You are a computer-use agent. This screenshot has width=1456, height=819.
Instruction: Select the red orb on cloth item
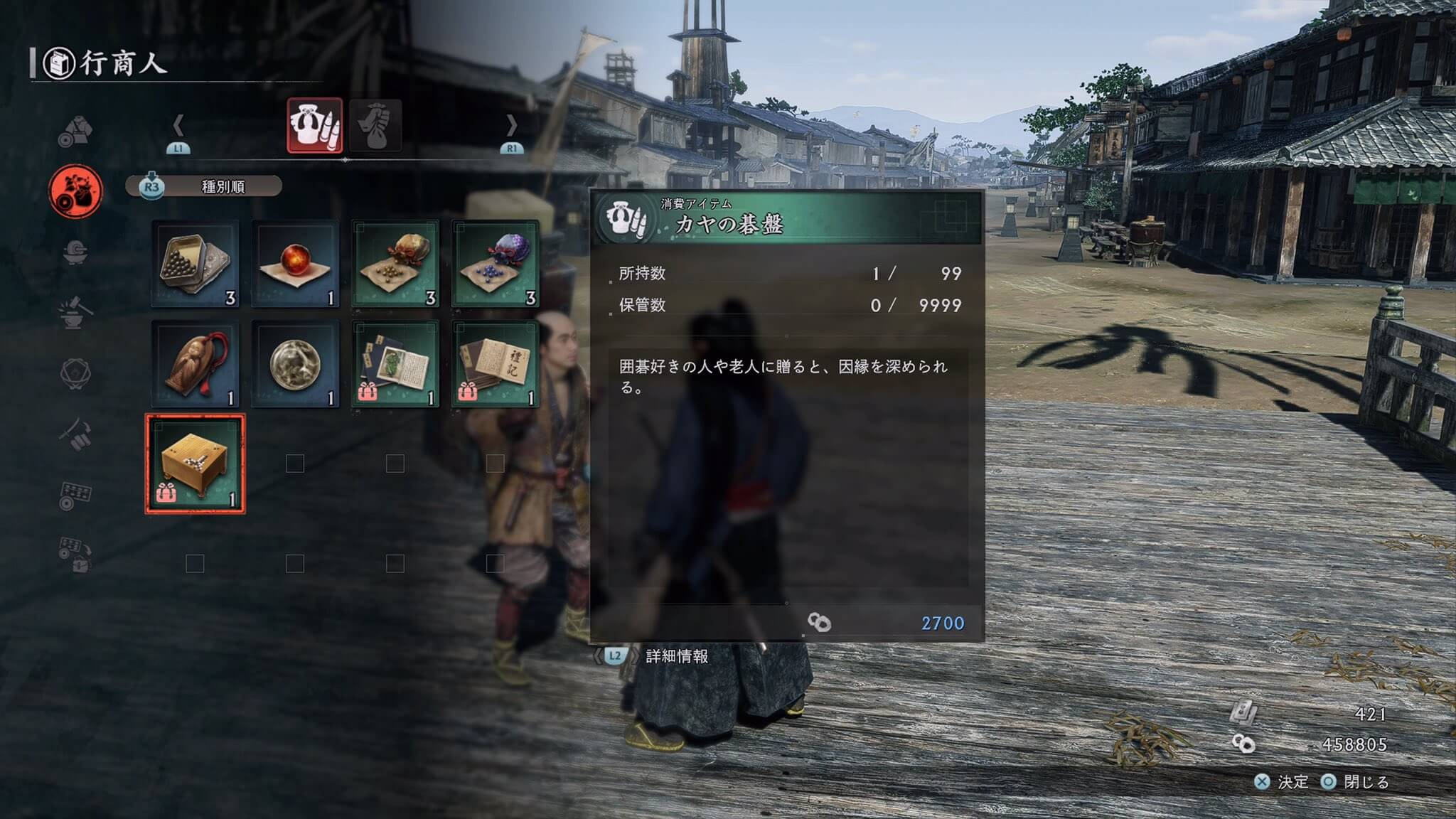pyautogui.click(x=295, y=264)
